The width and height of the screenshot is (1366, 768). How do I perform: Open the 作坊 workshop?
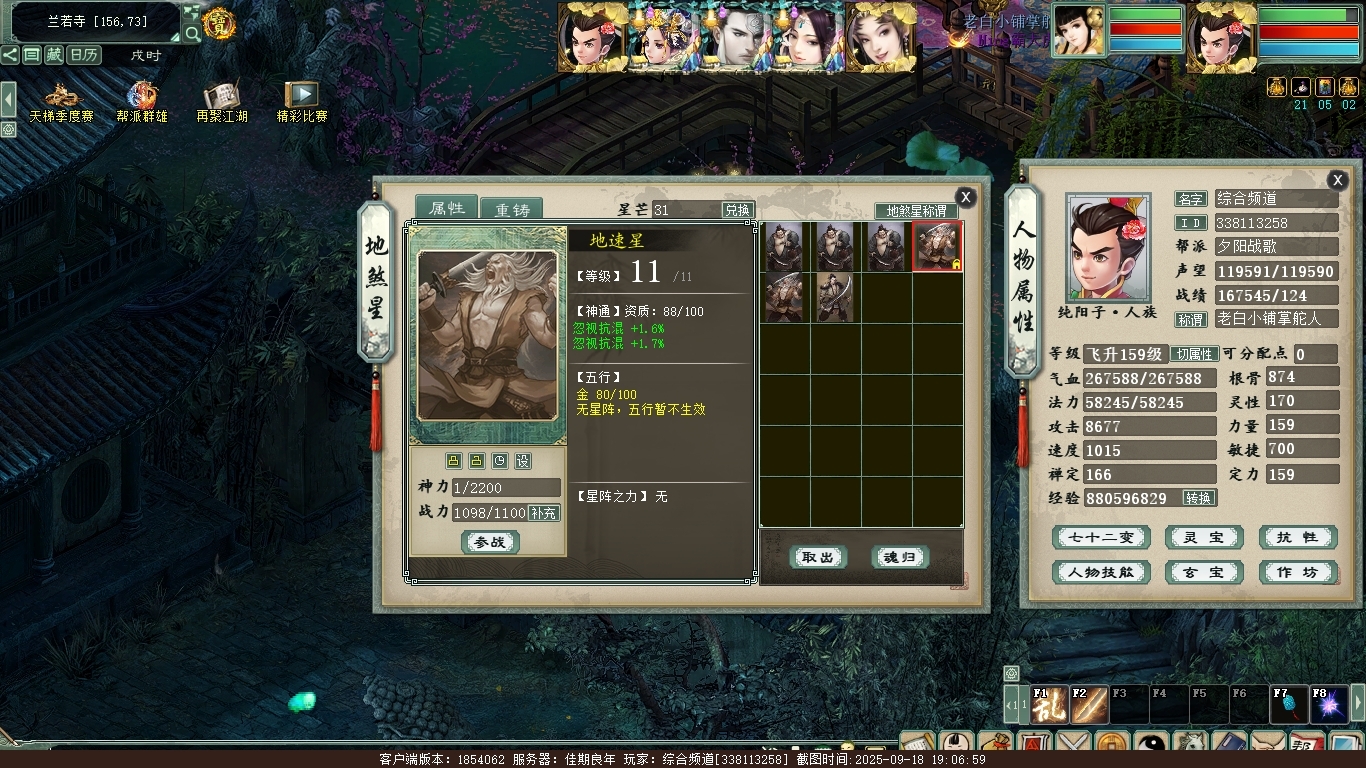click(1297, 572)
